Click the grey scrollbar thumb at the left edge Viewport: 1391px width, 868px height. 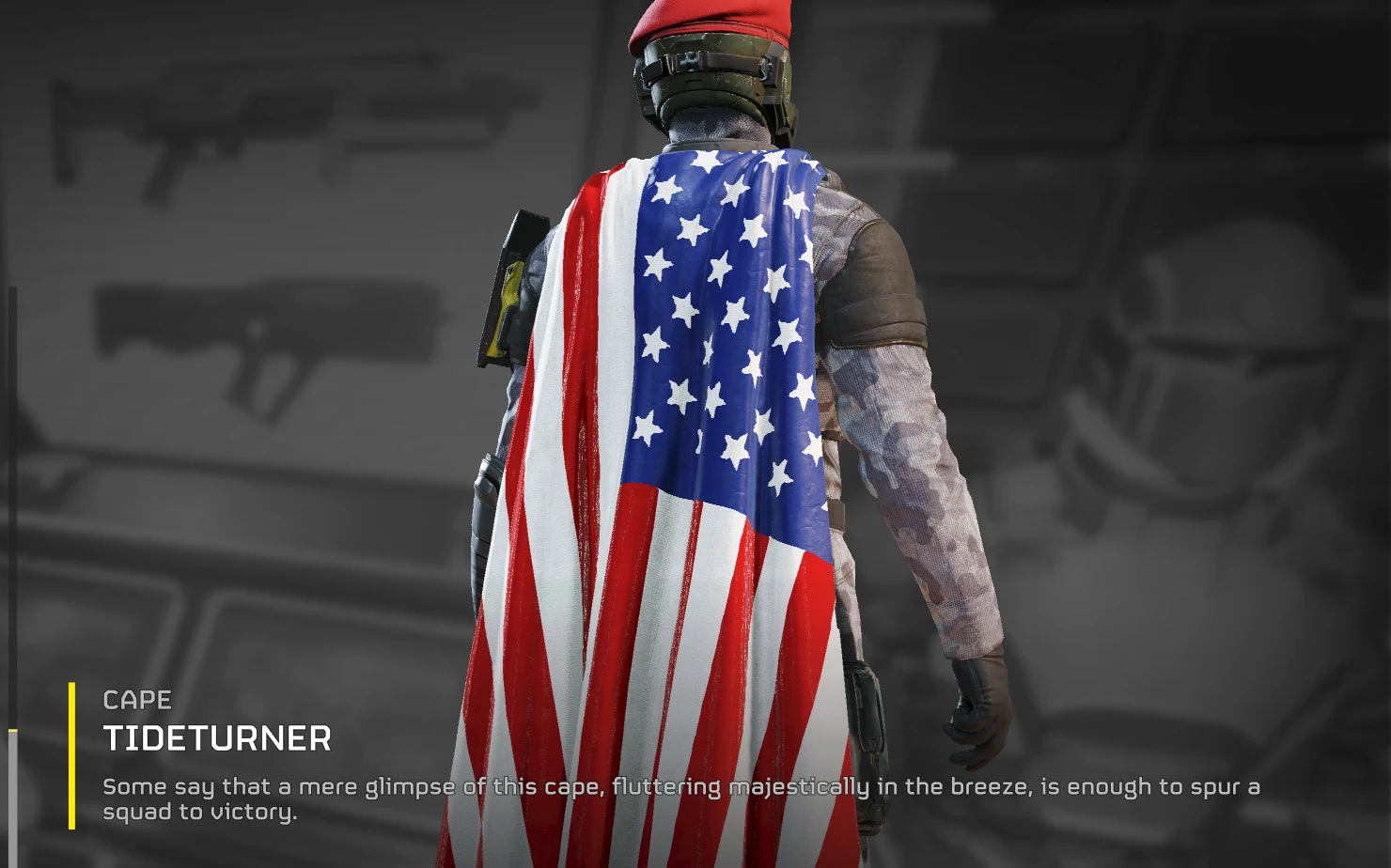pyautogui.click(x=12, y=797)
